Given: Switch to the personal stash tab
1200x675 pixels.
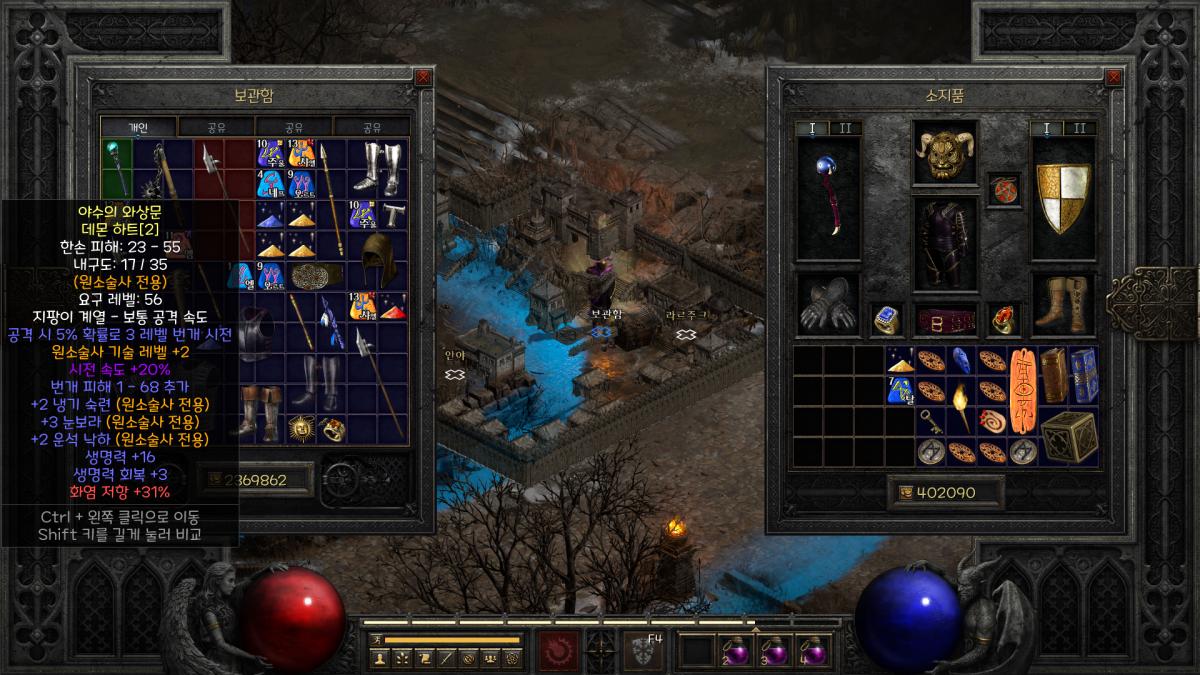Looking at the screenshot, I should click(x=139, y=127).
